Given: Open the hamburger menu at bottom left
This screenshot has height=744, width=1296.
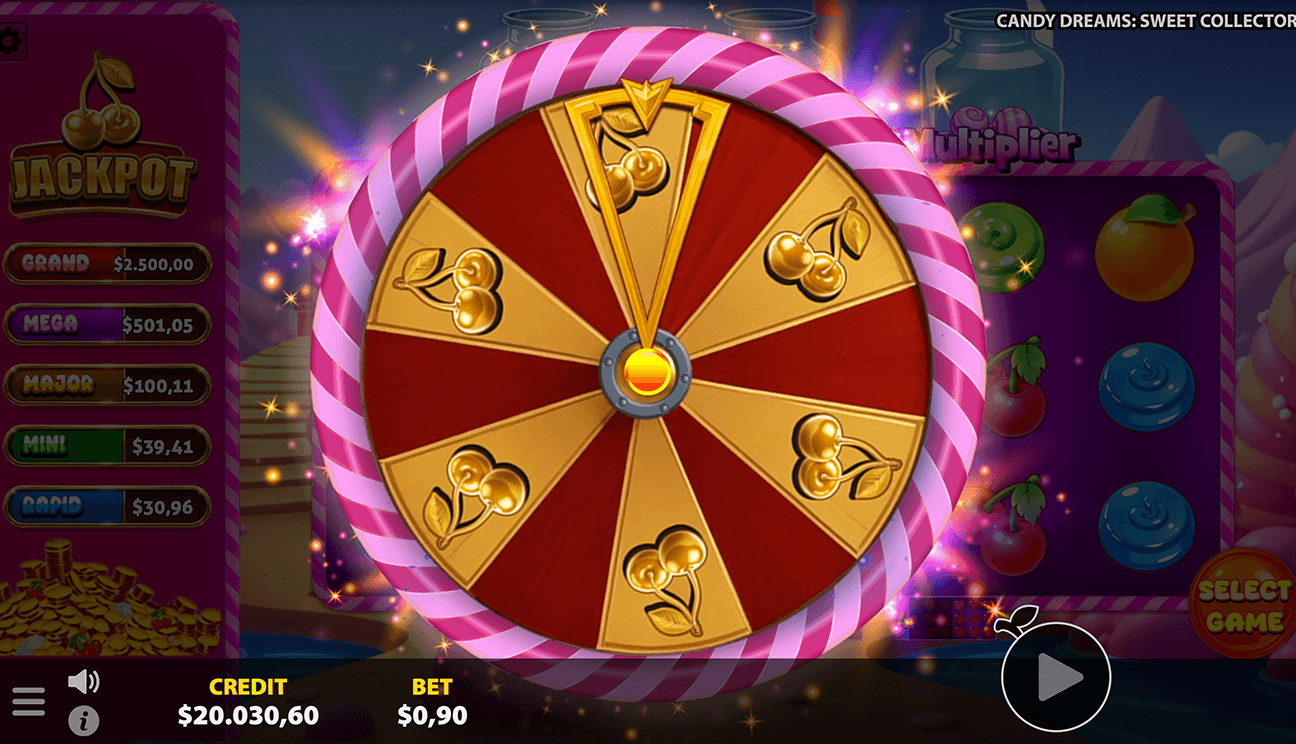Looking at the screenshot, I should tap(29, 701).
